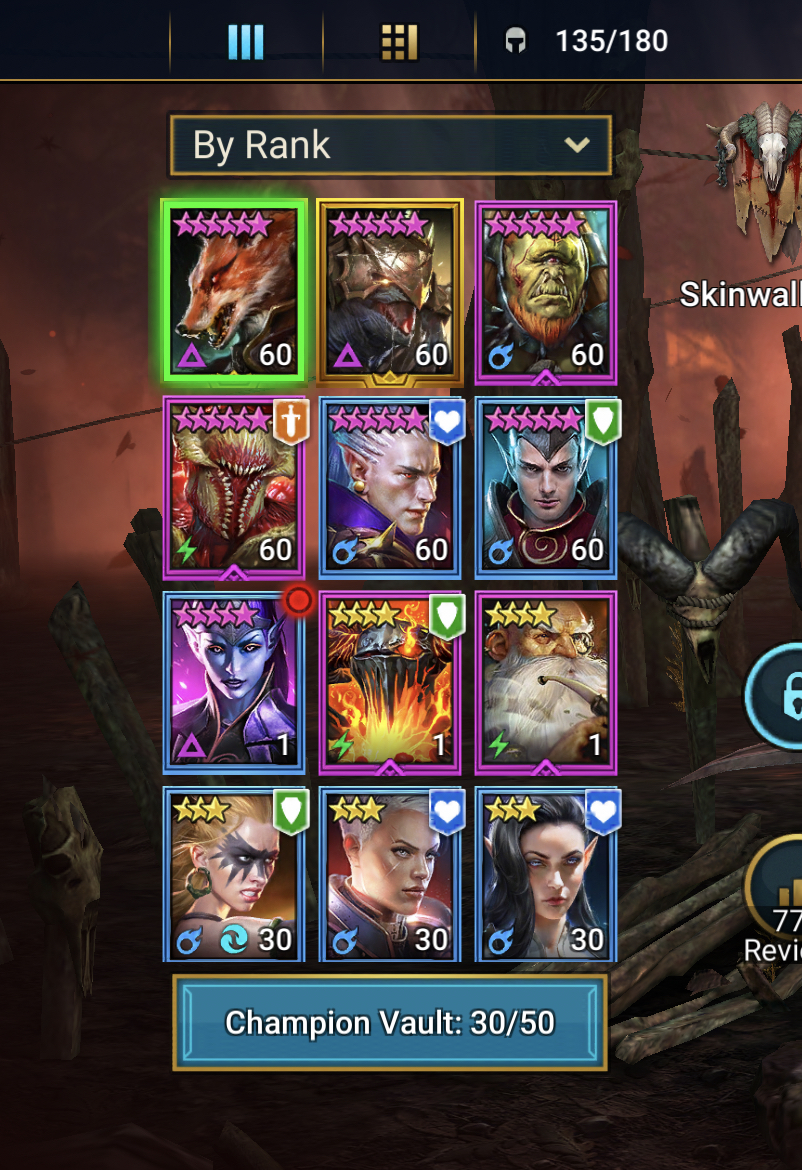This screenshot has width=802, height=1170.
Task: Select the armored knight champion portrait
Action: (x=389, y=290)
